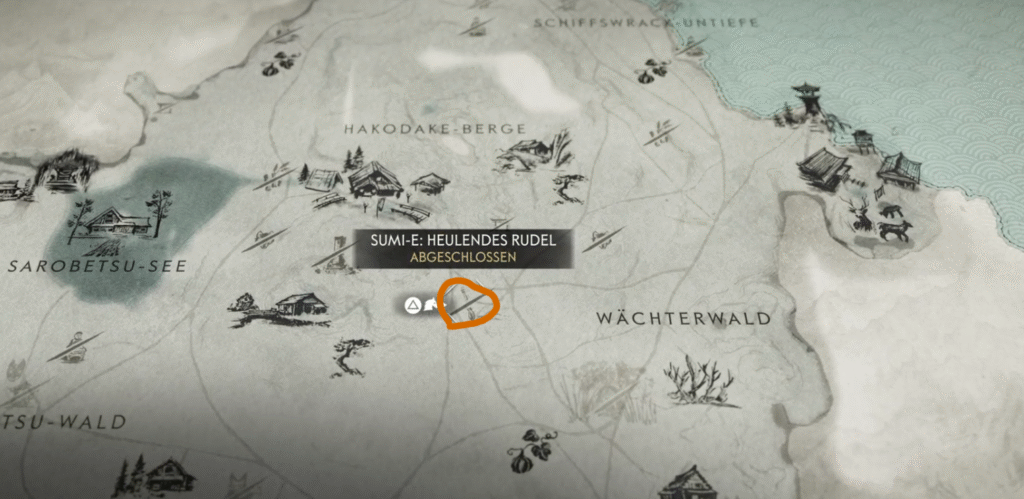Click the fruit marker beside Schiffswrack-Untiefe
This screenshot has height=499, width=1024.
pos(655,70)
